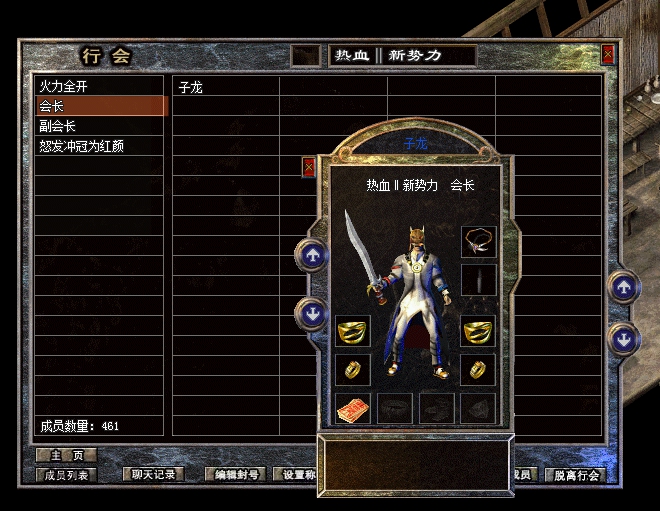Click guild member 子龙 in the list

pos(225,87)
